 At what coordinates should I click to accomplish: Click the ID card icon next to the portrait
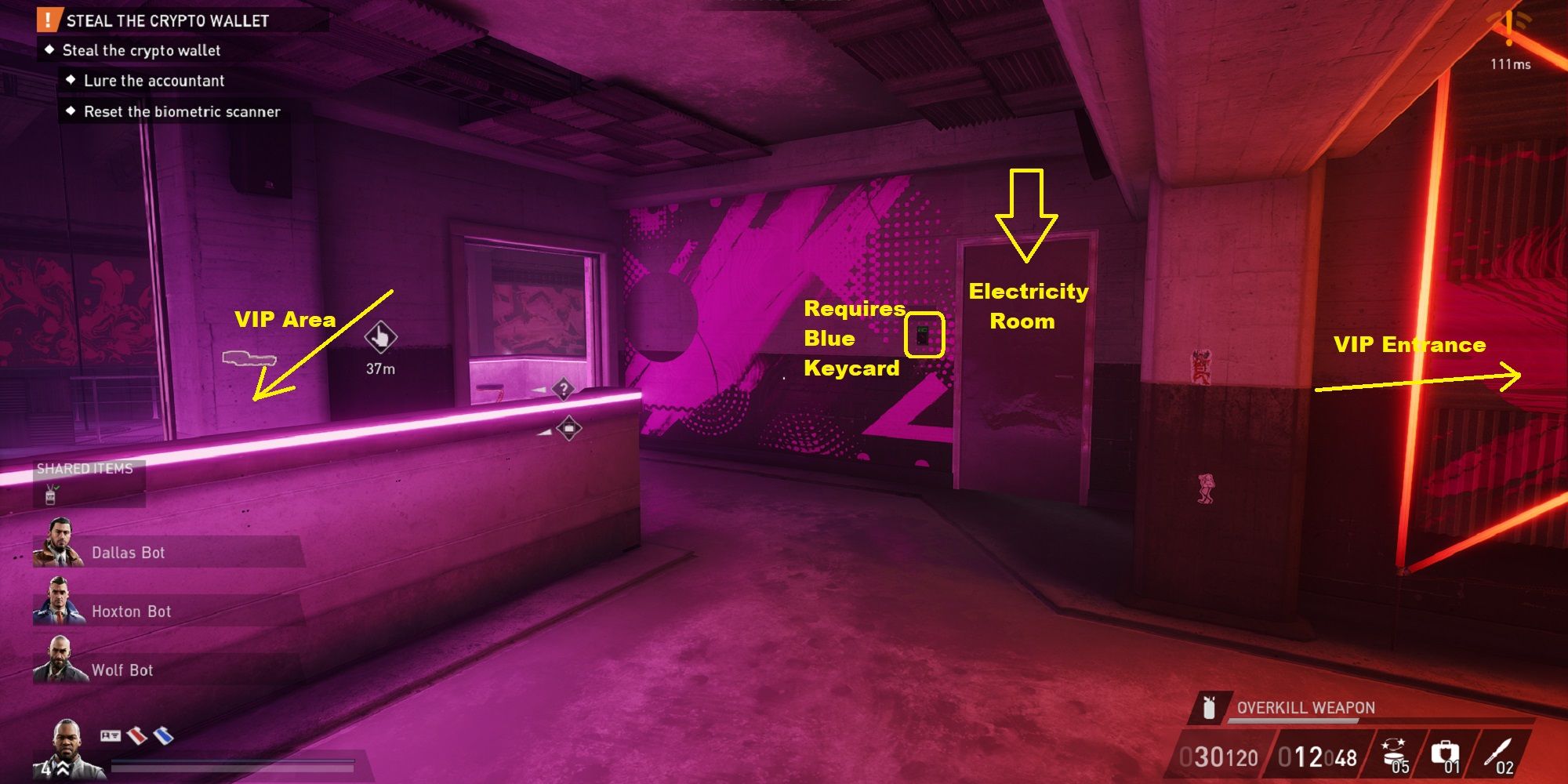(111, 736)
